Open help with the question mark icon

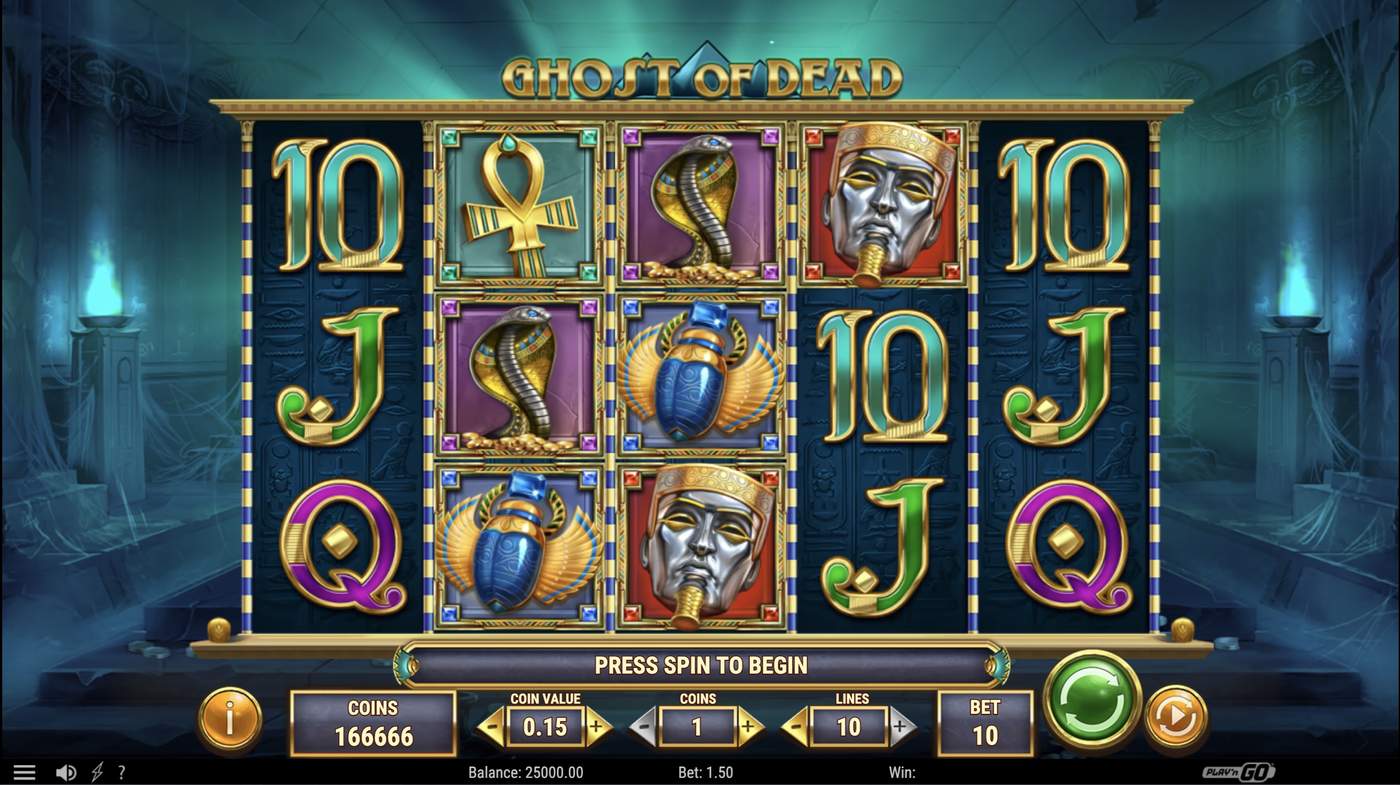click(120, 771)
